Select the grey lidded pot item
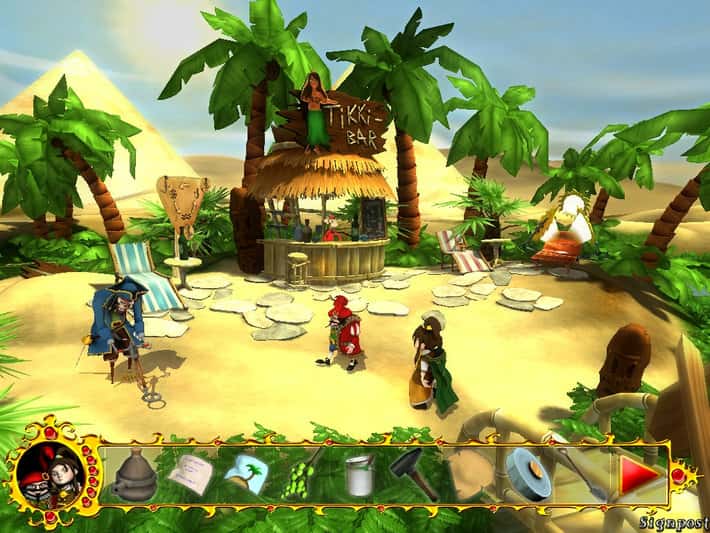The width and height of the screenshot is (710, 533). pyautogui.click(x=134, y=475)
